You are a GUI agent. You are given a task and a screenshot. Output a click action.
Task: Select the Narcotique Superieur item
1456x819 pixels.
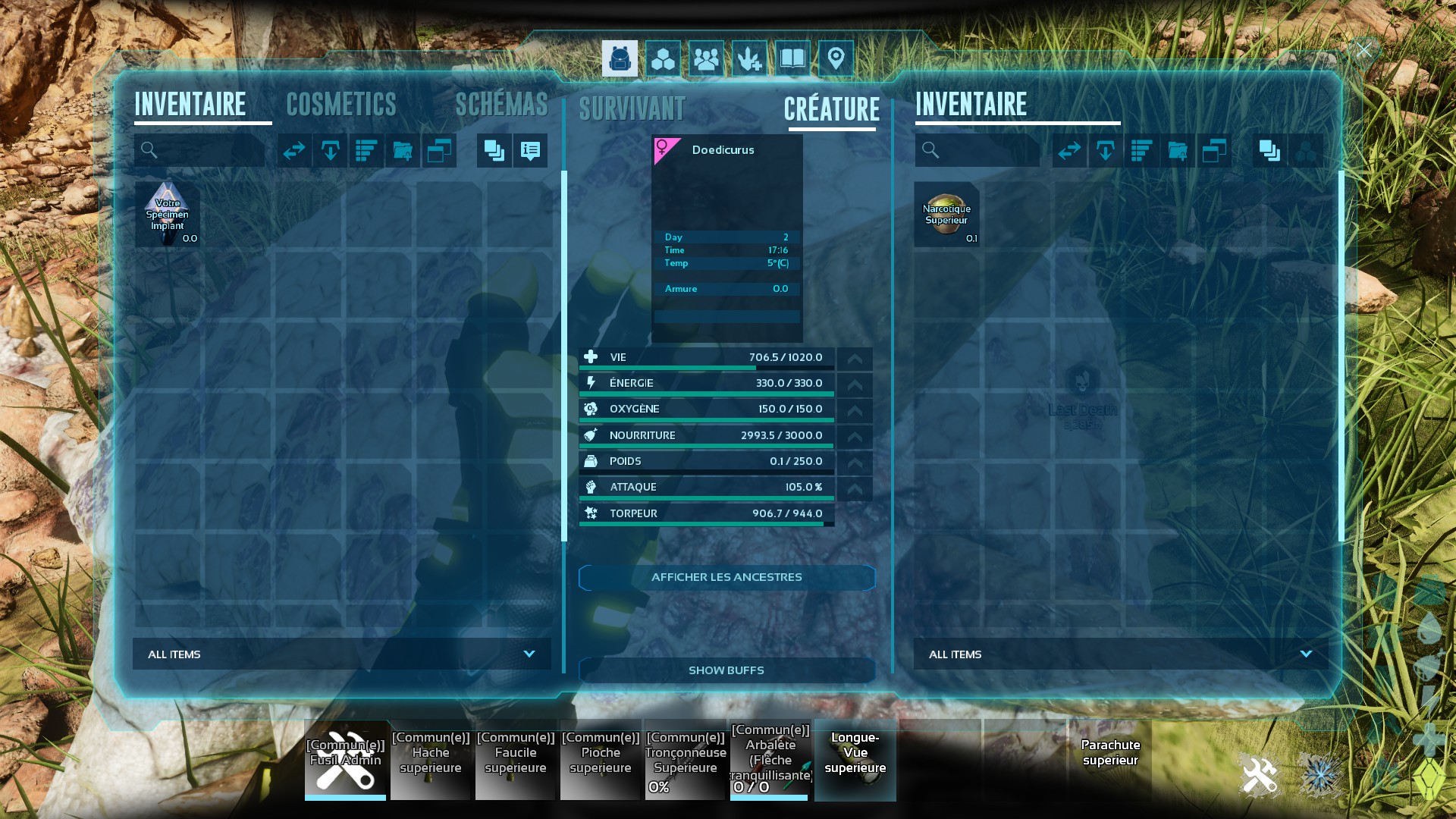coord(946,214)
